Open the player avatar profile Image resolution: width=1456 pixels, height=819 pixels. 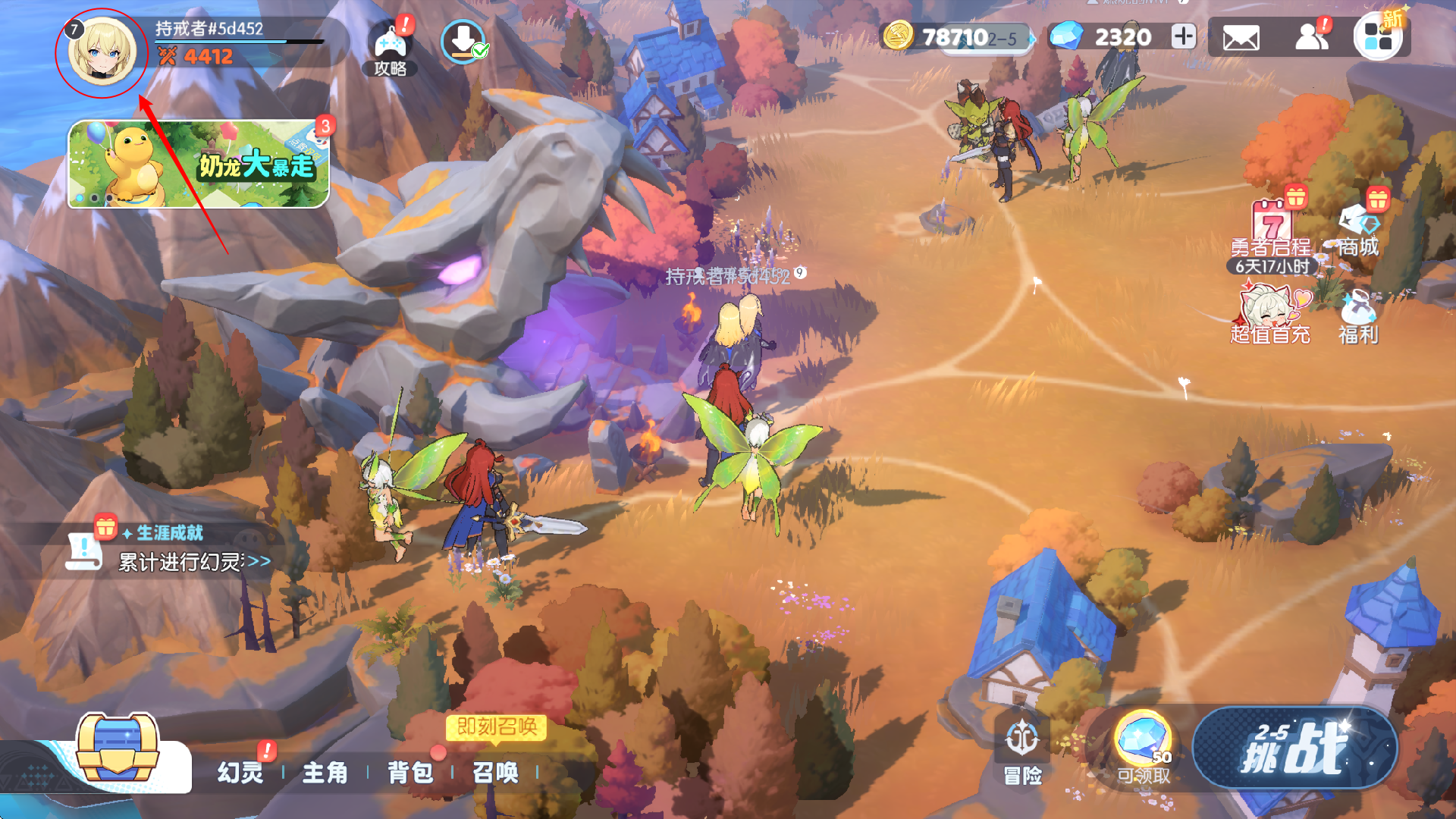click(102, 52)
